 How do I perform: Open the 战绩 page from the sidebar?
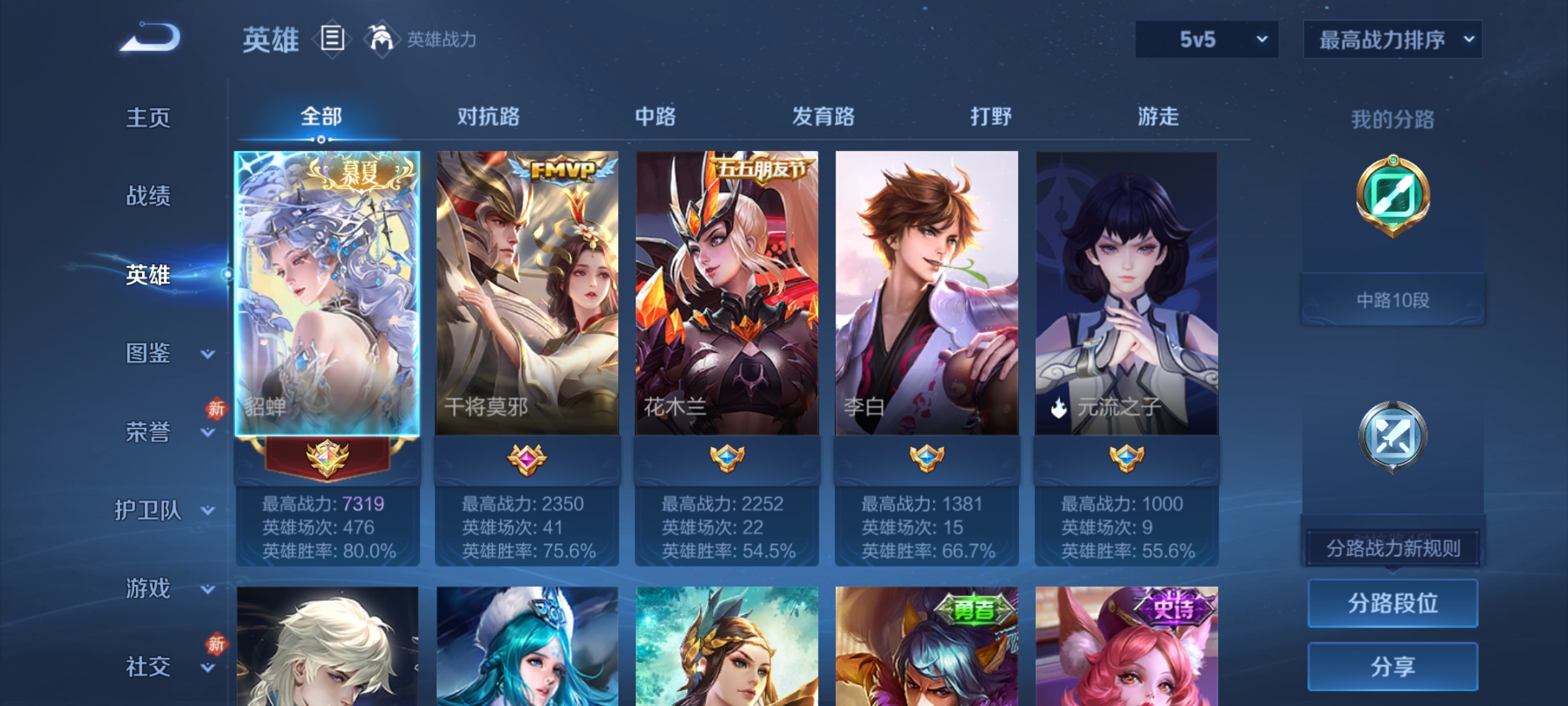(147, 196)
